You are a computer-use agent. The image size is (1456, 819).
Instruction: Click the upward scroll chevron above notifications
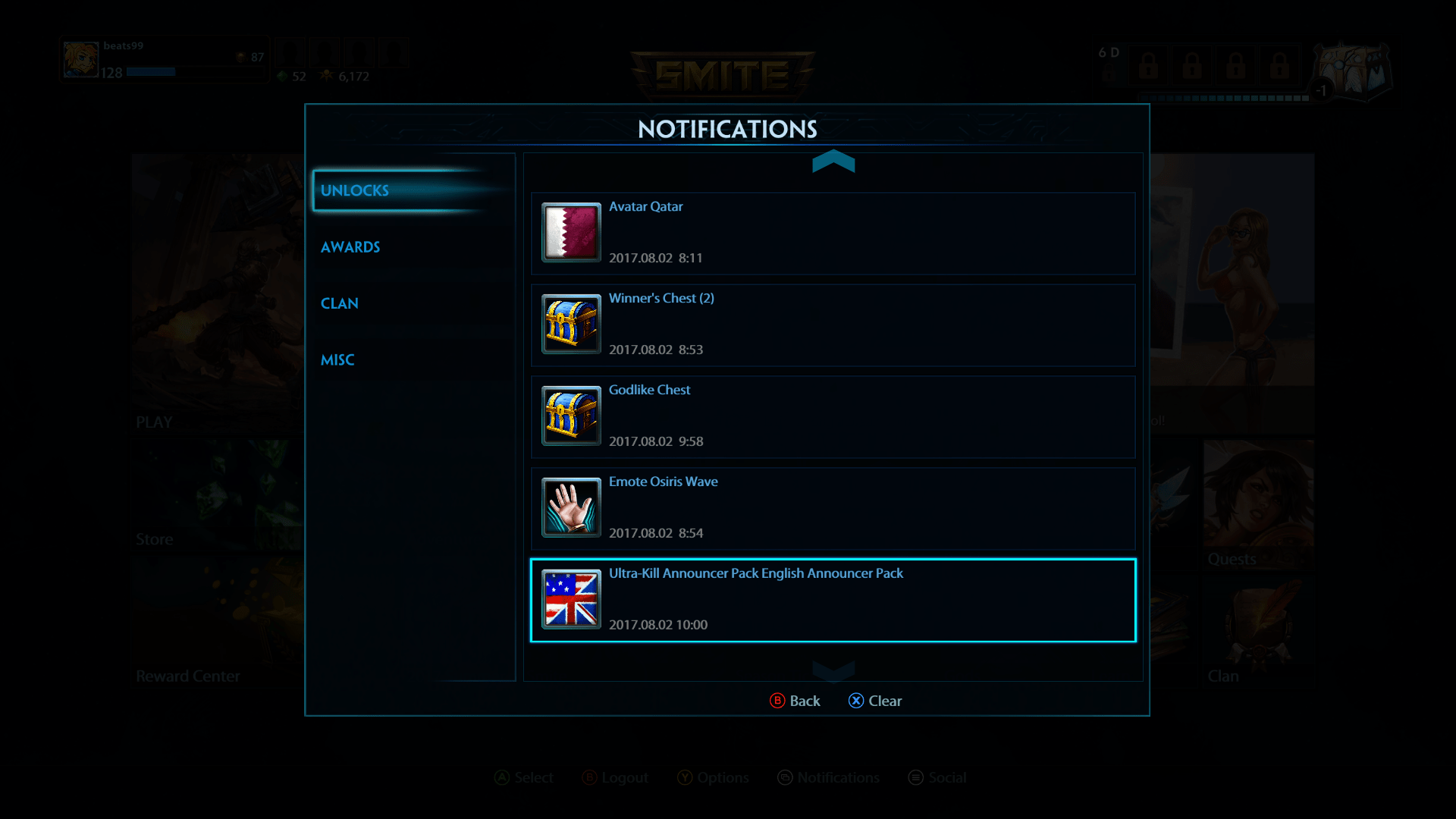pos(834,162)
